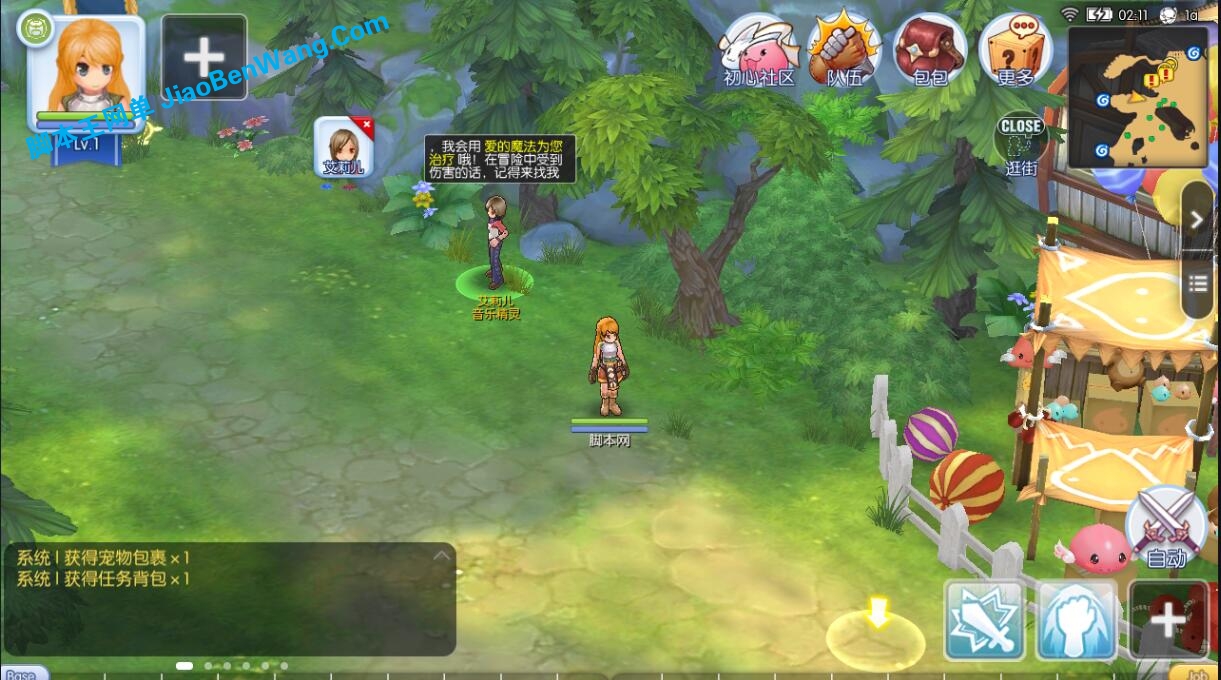Open the 队伍 team menu
Screen dimensions: 1221x680
[x=844, y=50]
